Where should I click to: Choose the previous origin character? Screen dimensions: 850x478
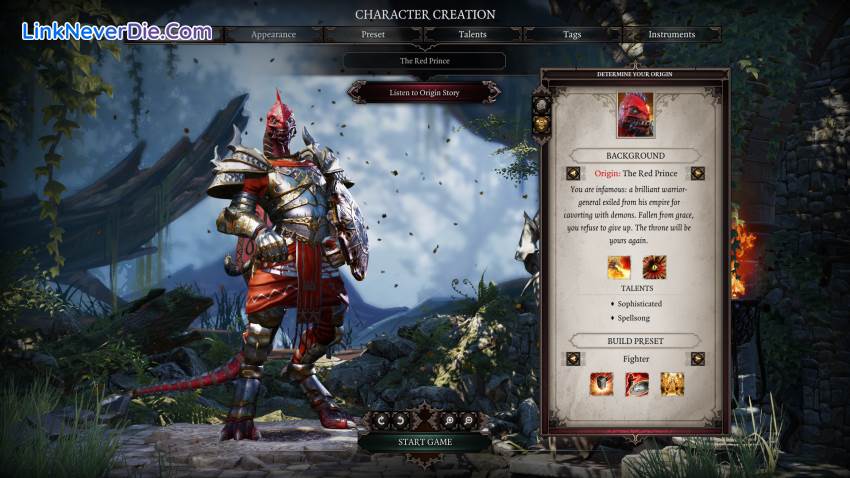(x=574, y=173)
